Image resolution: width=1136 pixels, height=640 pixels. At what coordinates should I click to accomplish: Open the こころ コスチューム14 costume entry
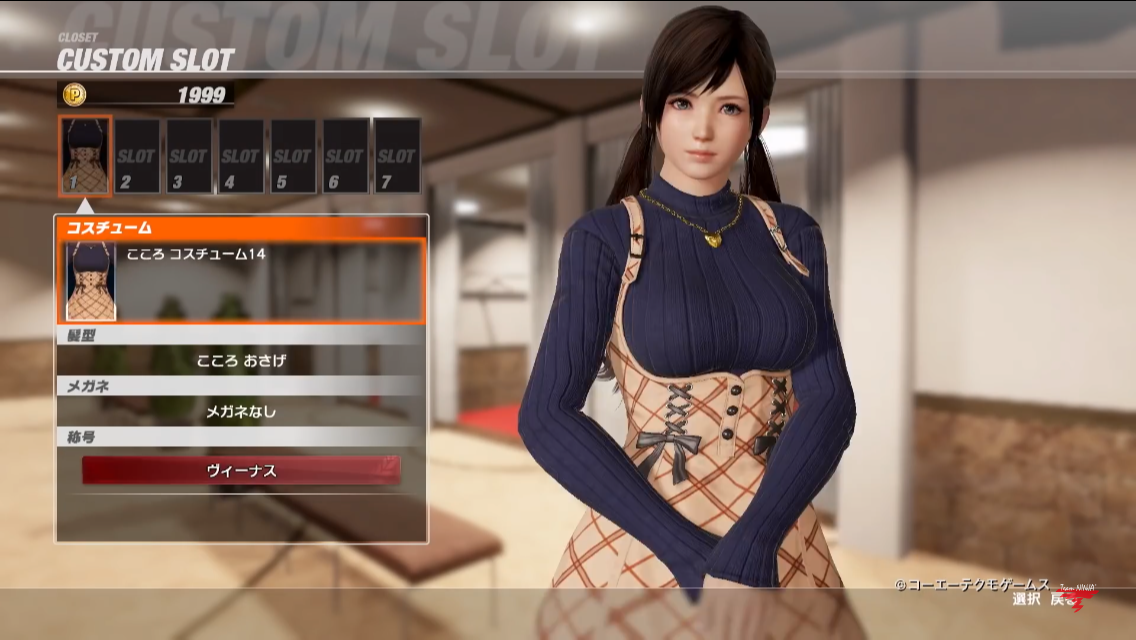coord(241,280)
